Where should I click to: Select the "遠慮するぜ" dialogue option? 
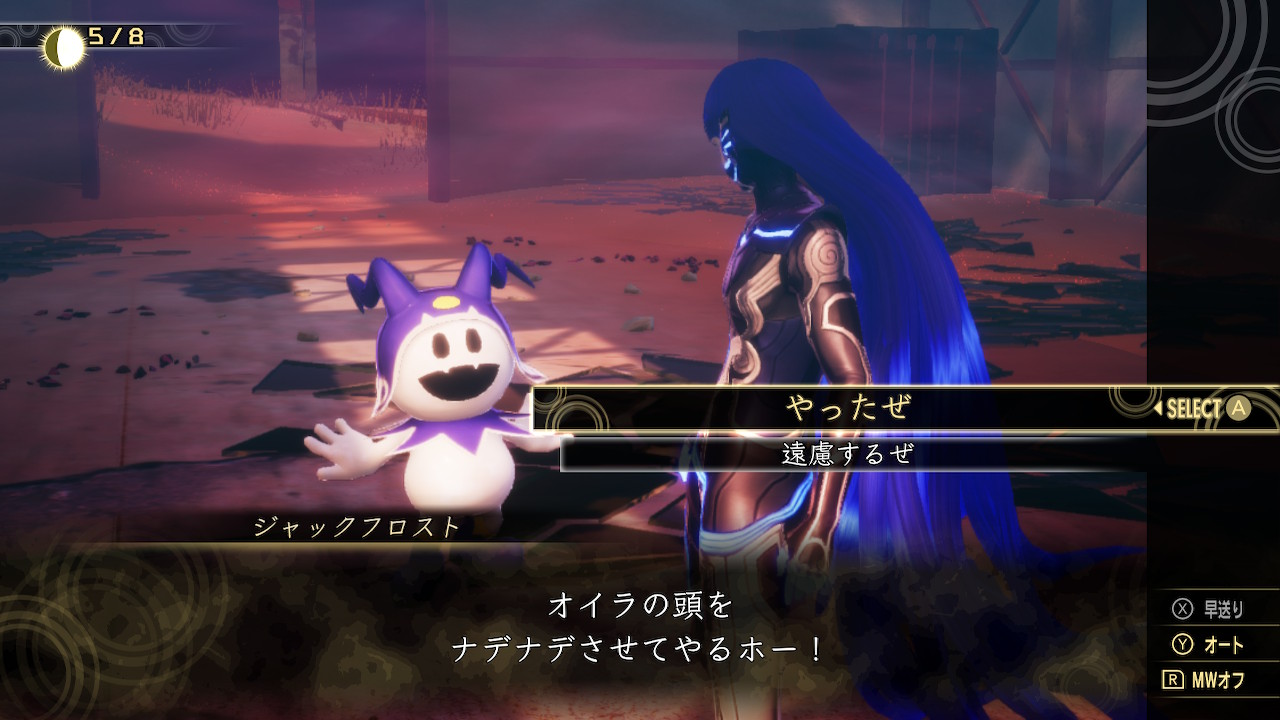[848, 454]
